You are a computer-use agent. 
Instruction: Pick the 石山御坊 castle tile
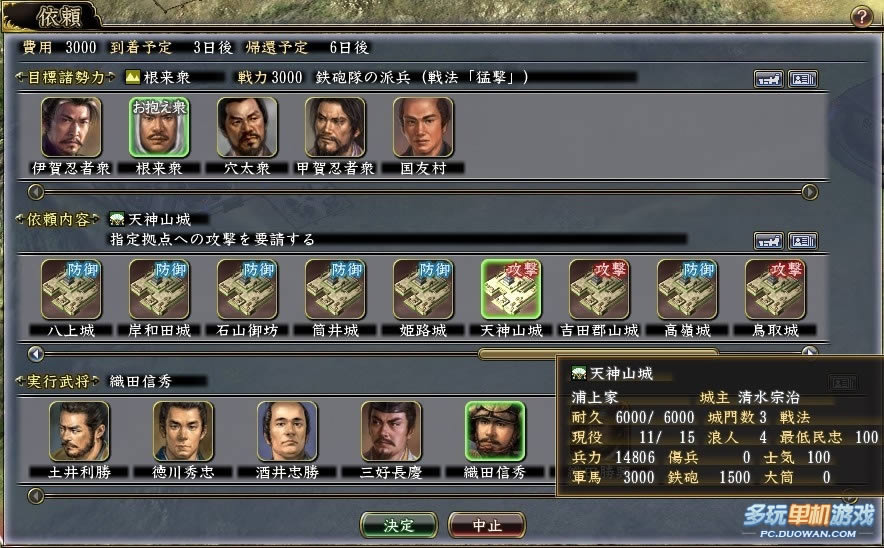(x=247, y=289)
